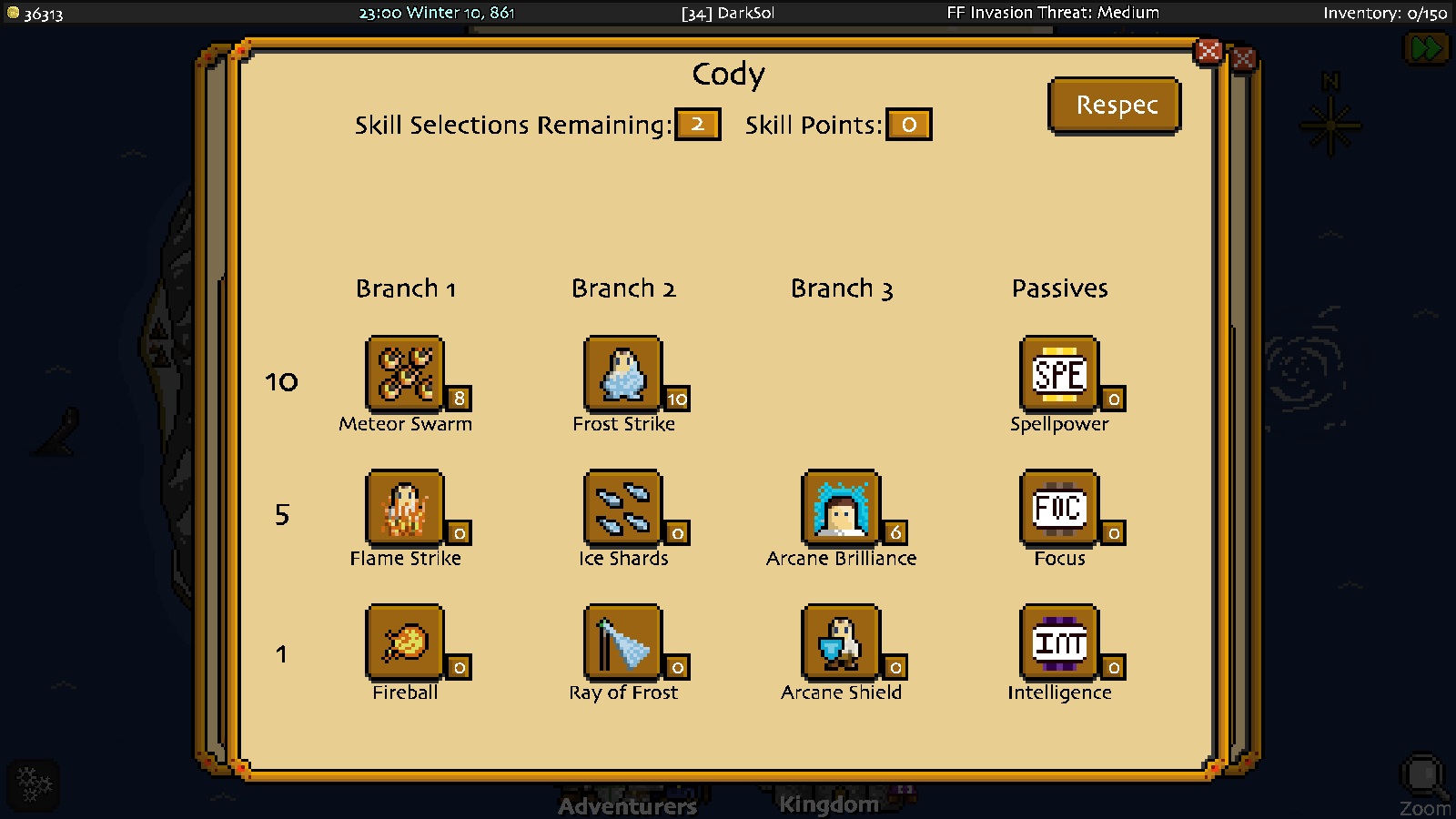Click the Intelligence passive icon
The width and height of the screenshot is (1456, 819).
pos(1059,641)
